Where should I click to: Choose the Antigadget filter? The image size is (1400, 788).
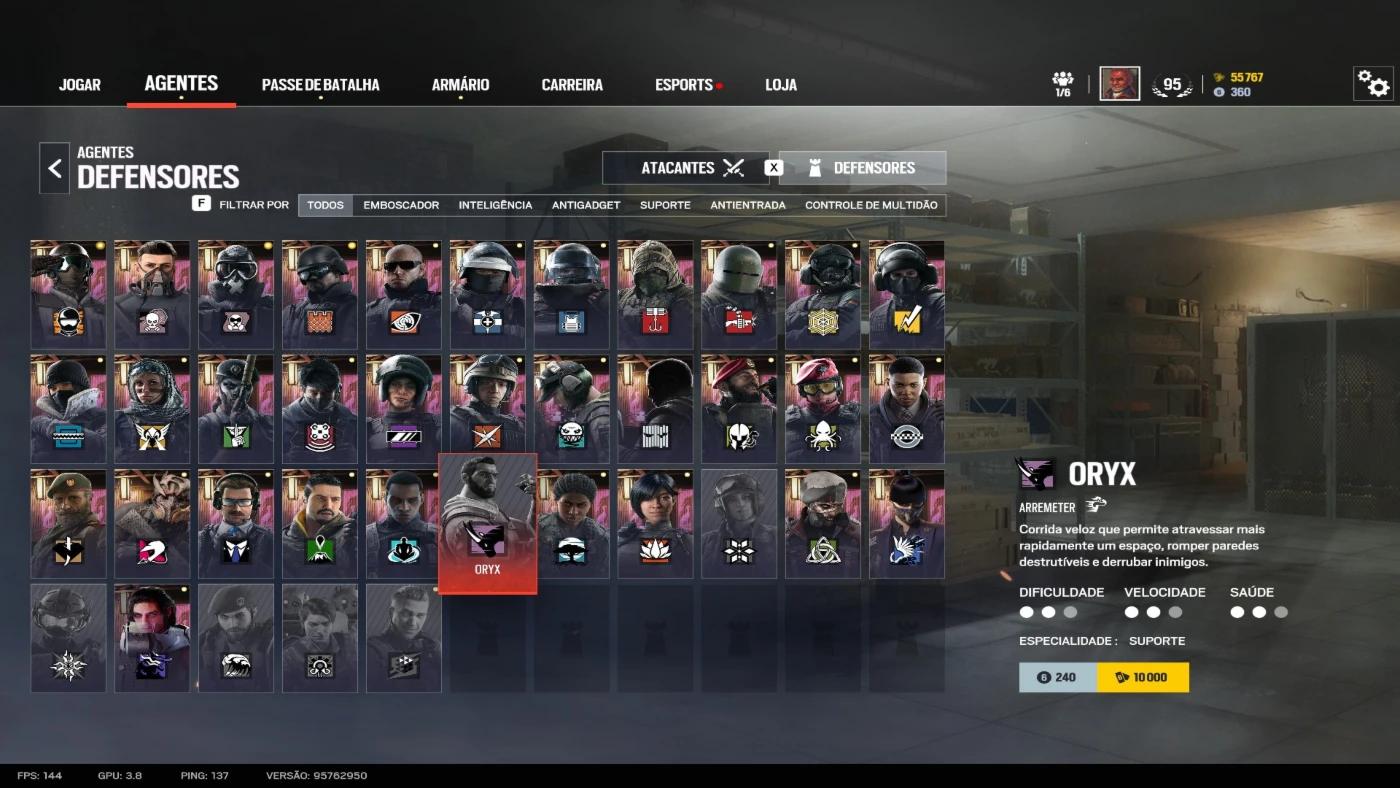click(586, 205)
